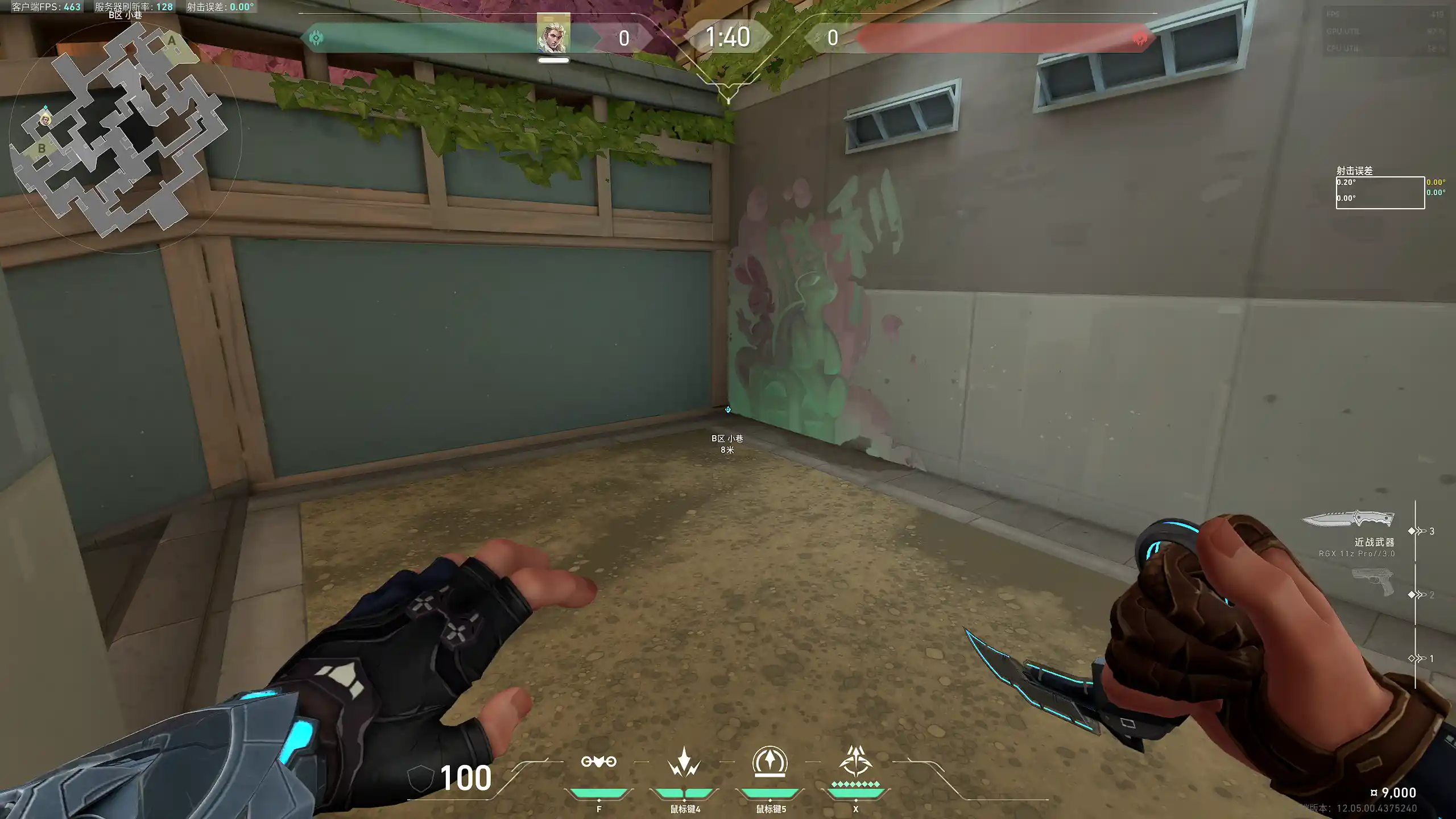The width and height of the screenshot is (1456, 819).
Task: Activate the ability bound to F
Action: [x=598, y=762]
